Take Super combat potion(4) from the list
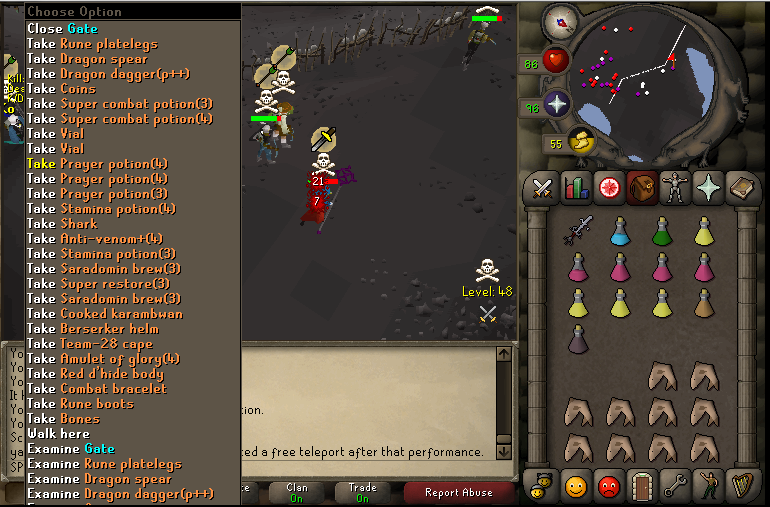 119,119
